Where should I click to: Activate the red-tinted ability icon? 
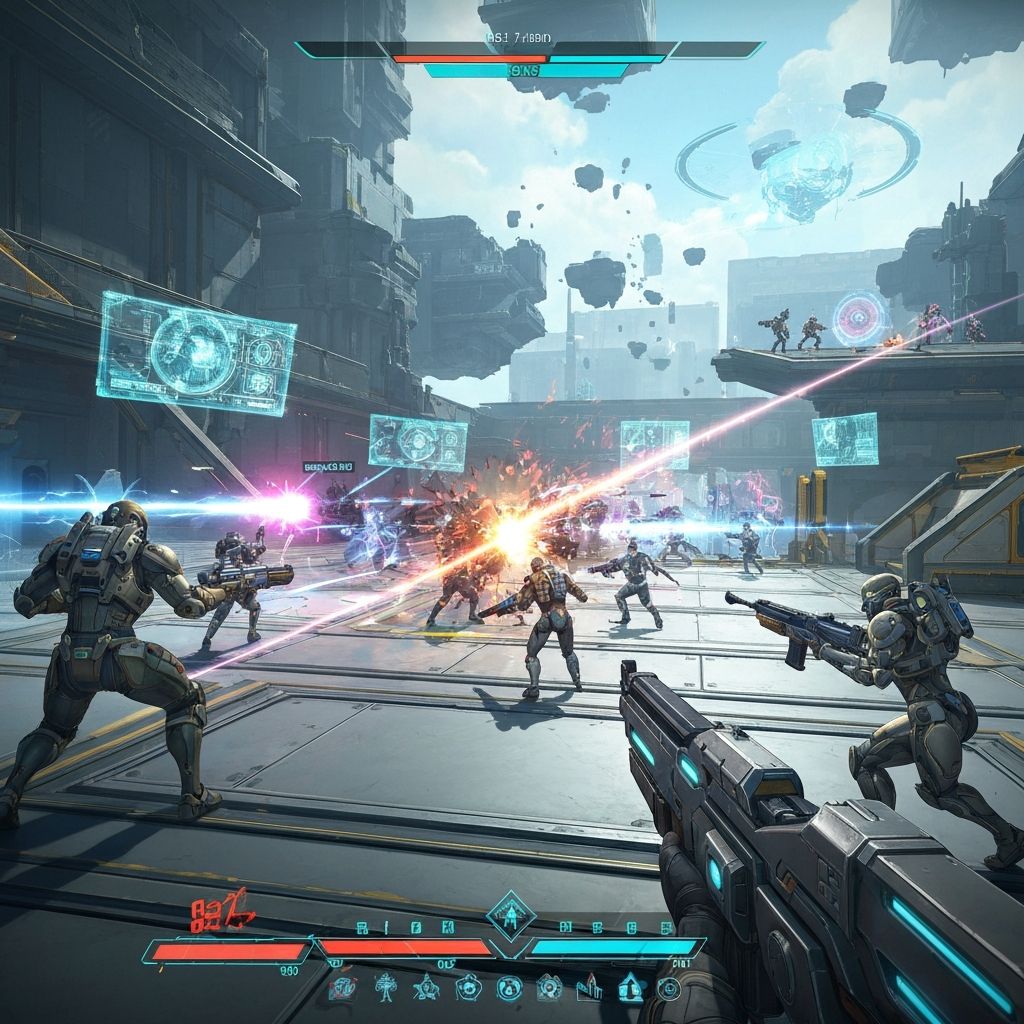point(343,989)
